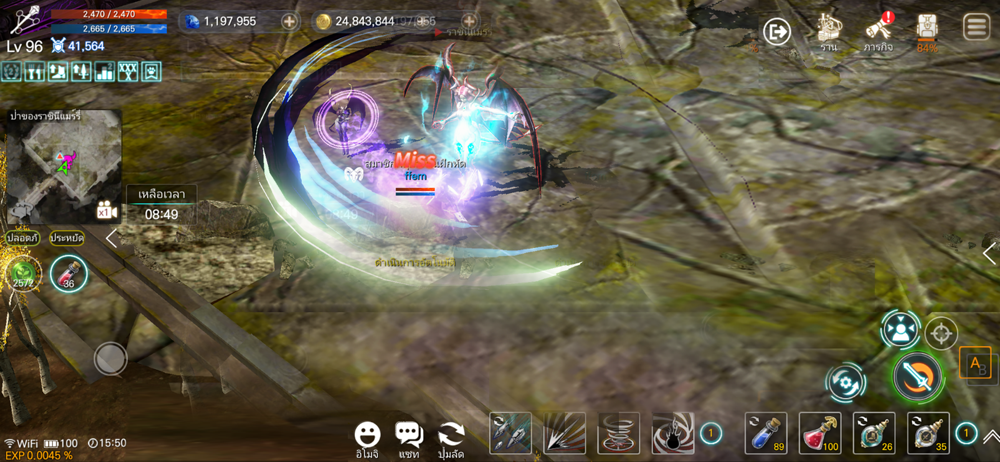The width and height of the screenshot is (1000, 462).
Task: Open the shop icon
Action: pyautogui.click(x=827, y=31)
